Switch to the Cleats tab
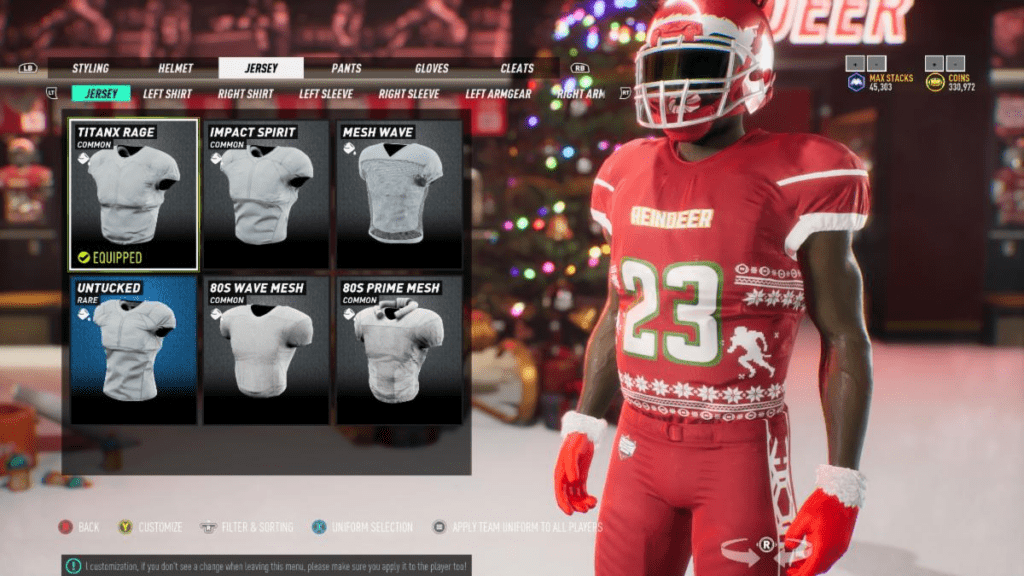1024x576 pixels. (x=517, y=69)
